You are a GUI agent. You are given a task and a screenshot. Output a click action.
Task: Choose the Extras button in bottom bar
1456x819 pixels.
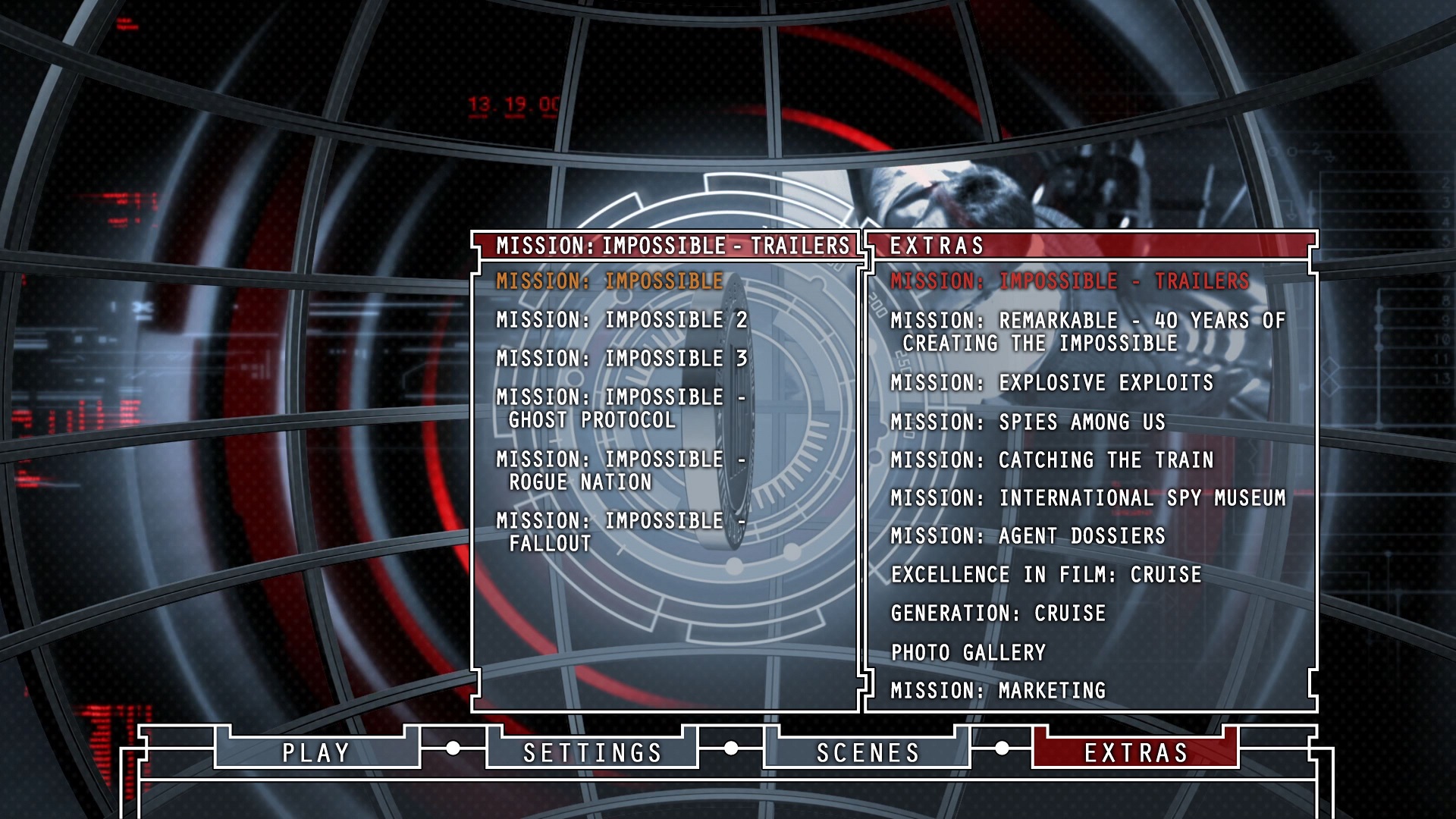(1135, 752)
